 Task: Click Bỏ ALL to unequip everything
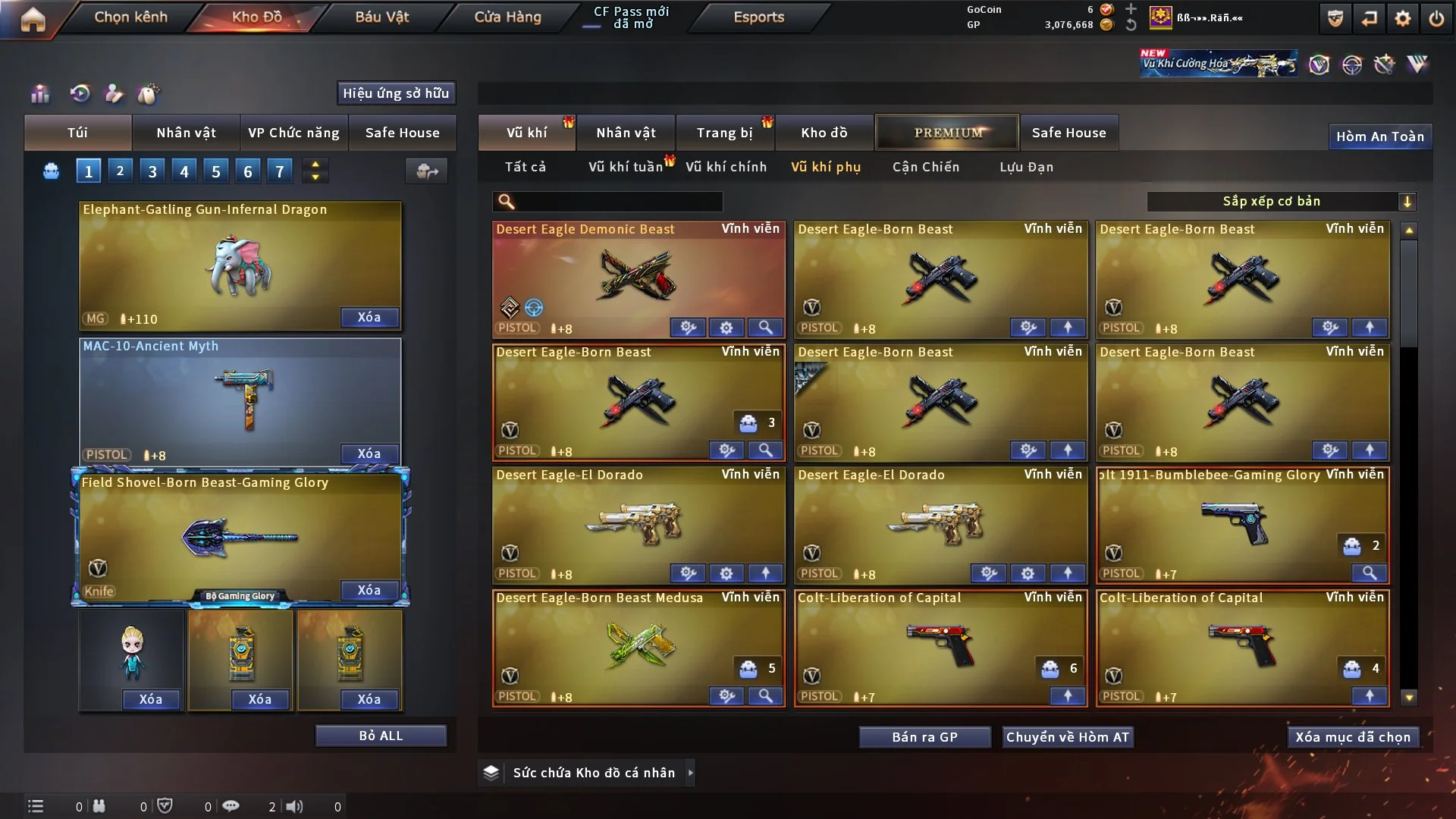[381, 736]
